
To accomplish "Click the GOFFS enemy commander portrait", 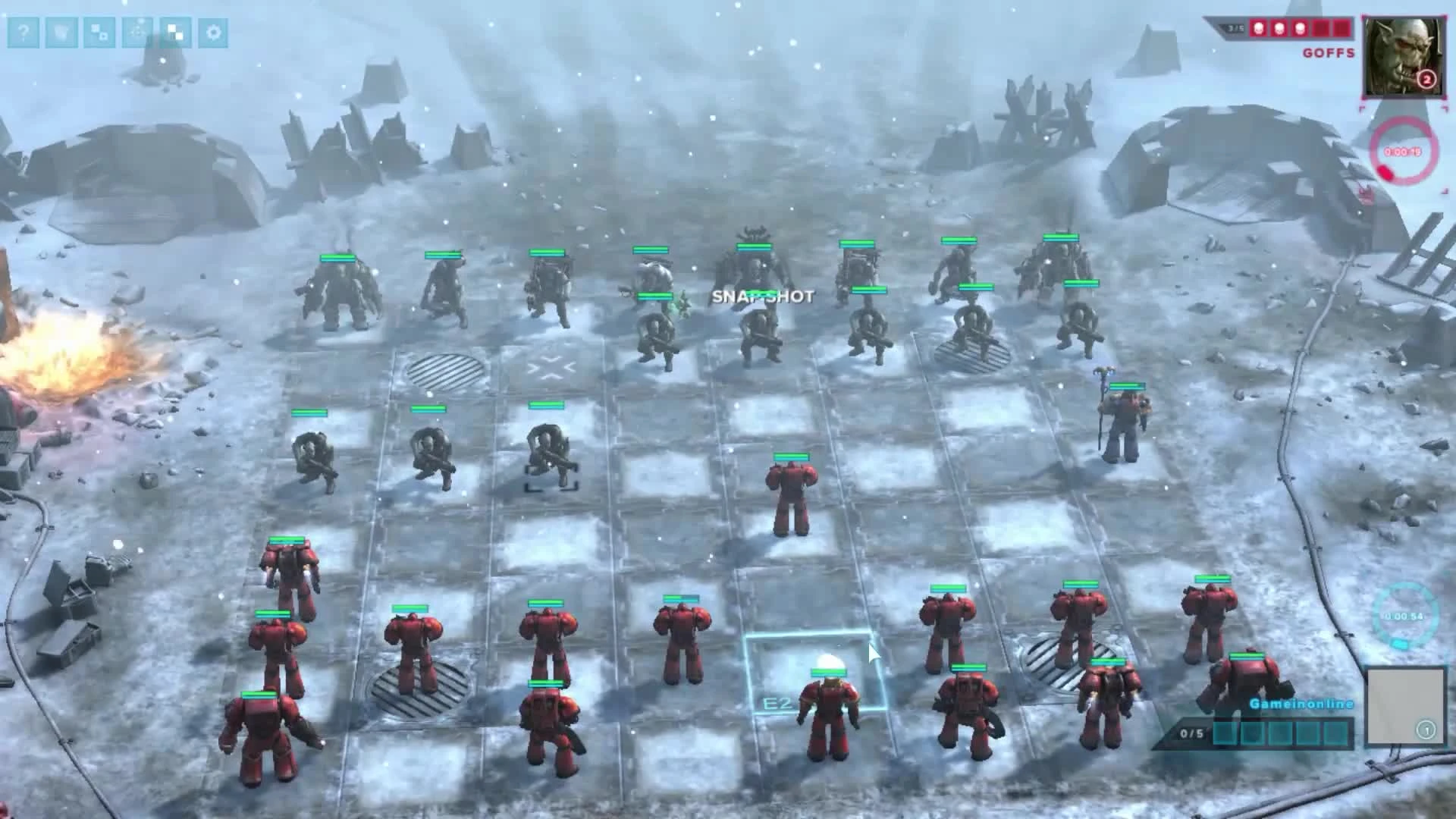I will (1405, 57).
